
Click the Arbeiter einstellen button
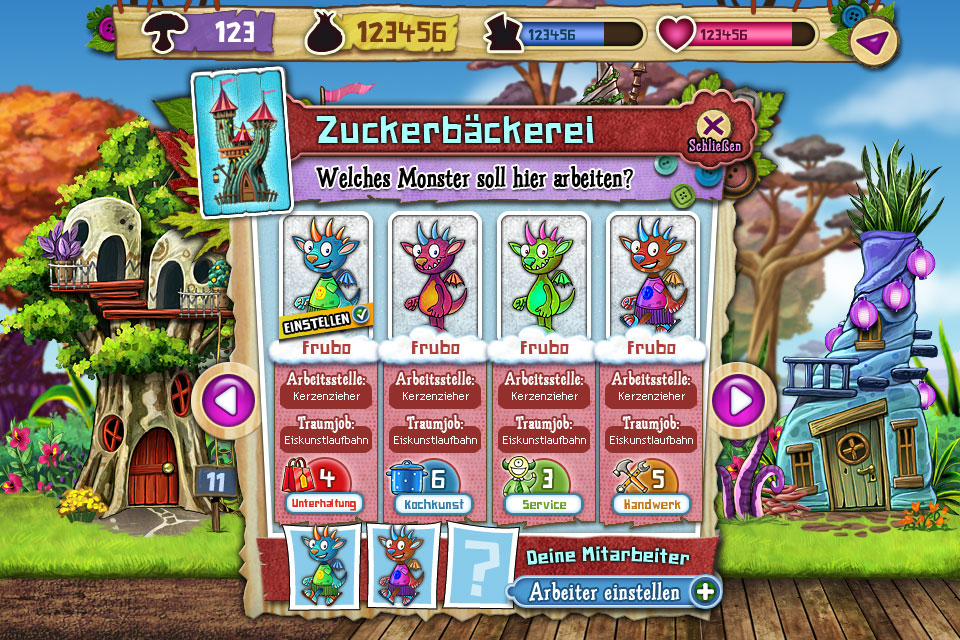coord(617,591)
